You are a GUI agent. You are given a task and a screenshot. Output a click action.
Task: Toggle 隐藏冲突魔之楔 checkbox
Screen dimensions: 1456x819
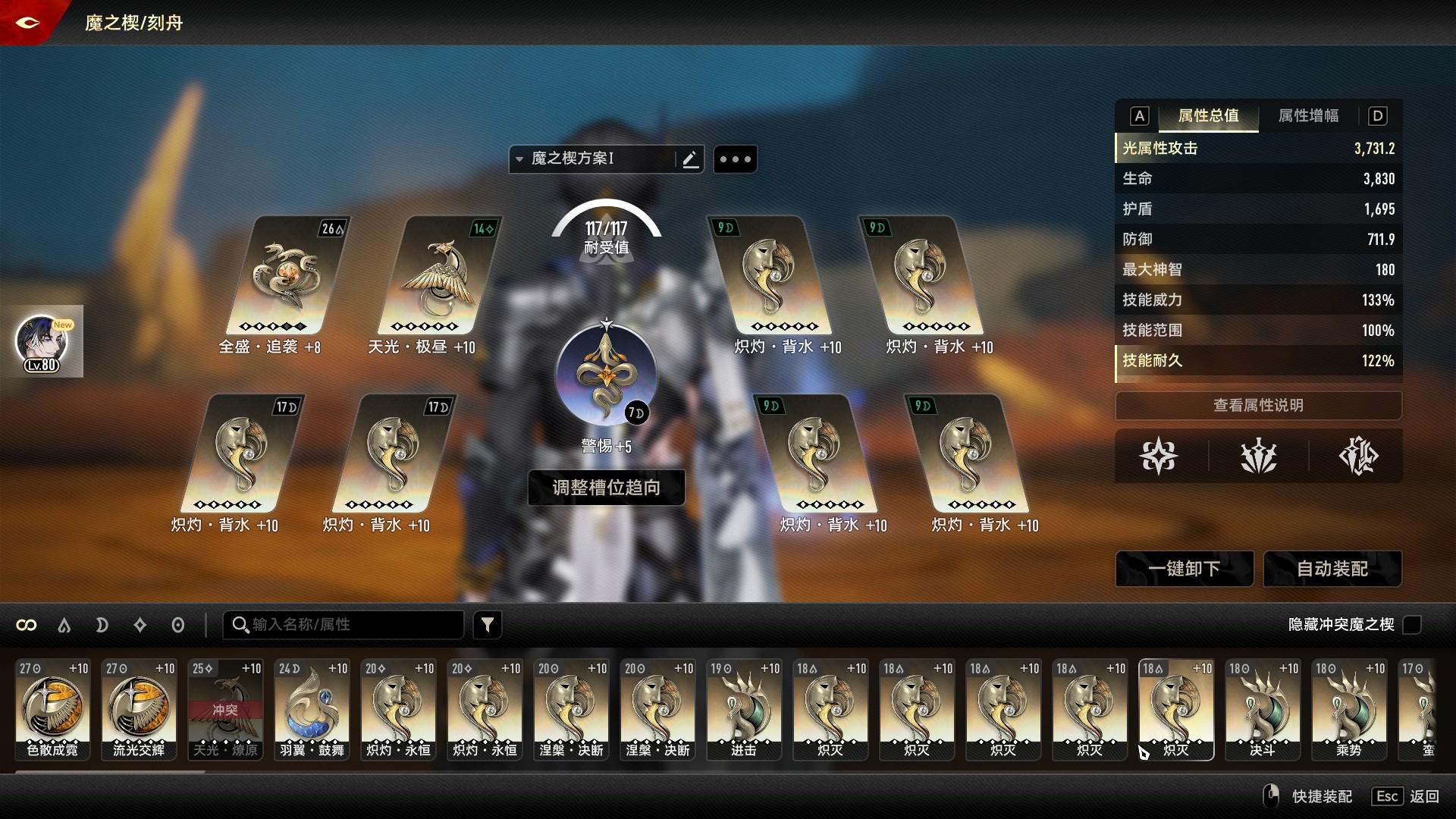(1412, 625)
